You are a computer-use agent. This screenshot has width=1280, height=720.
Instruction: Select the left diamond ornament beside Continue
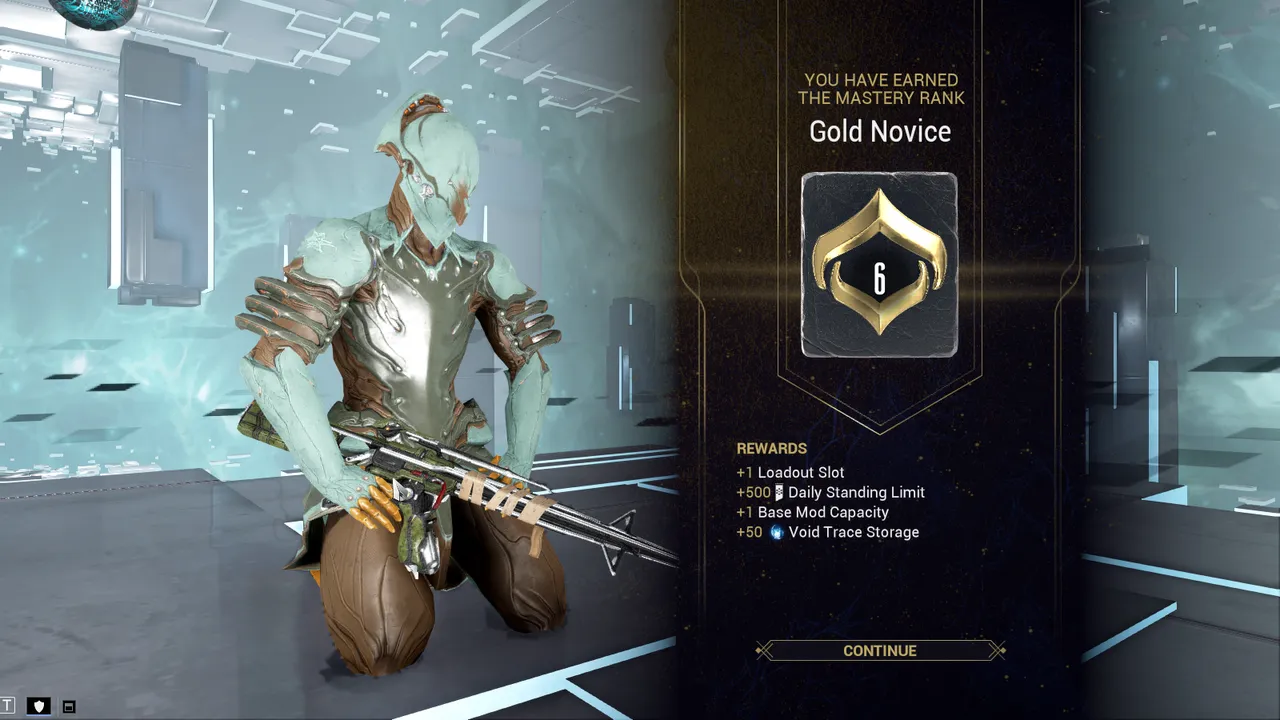[761, 650]
